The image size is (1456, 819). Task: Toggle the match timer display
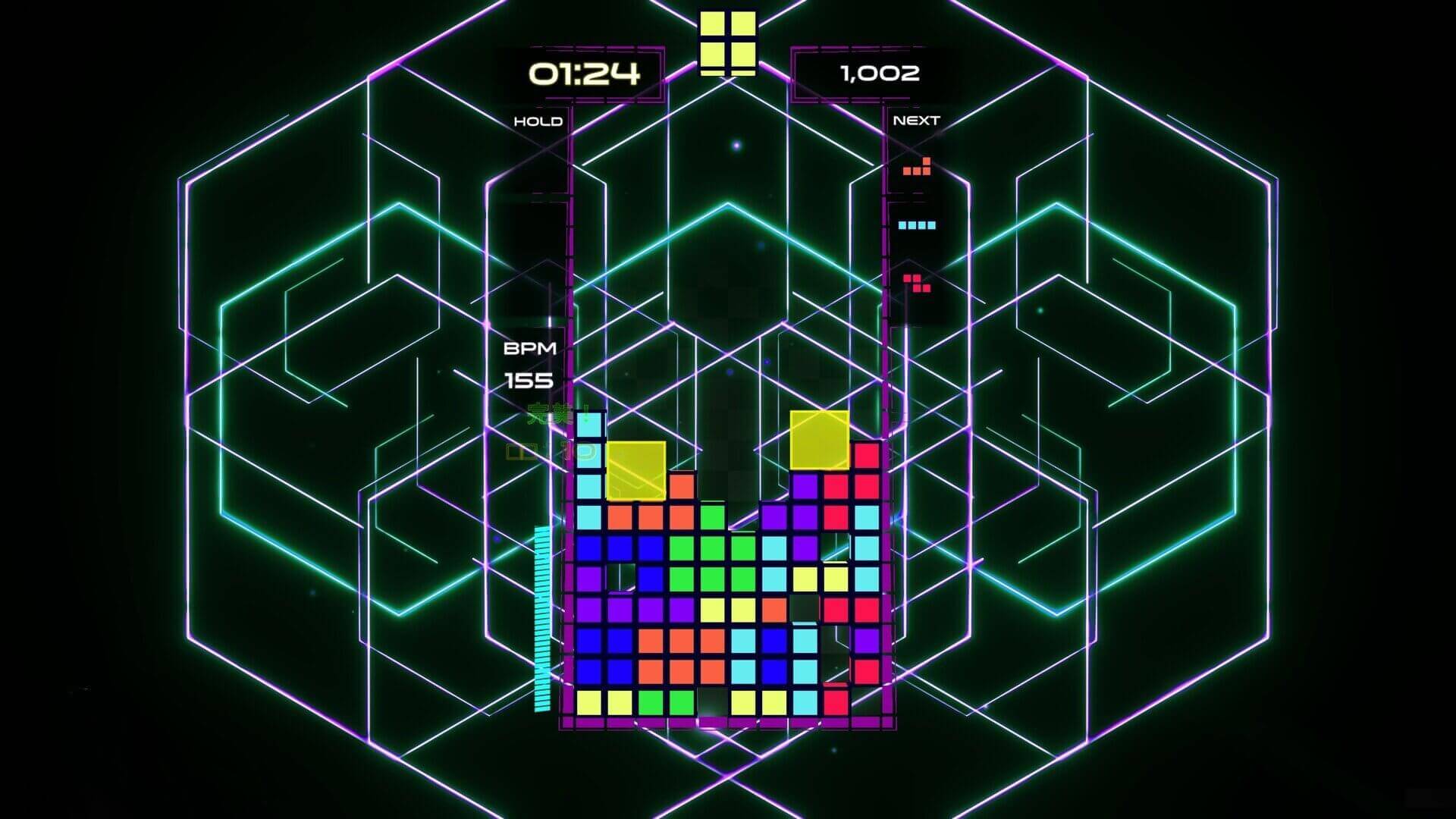(584, 74)
